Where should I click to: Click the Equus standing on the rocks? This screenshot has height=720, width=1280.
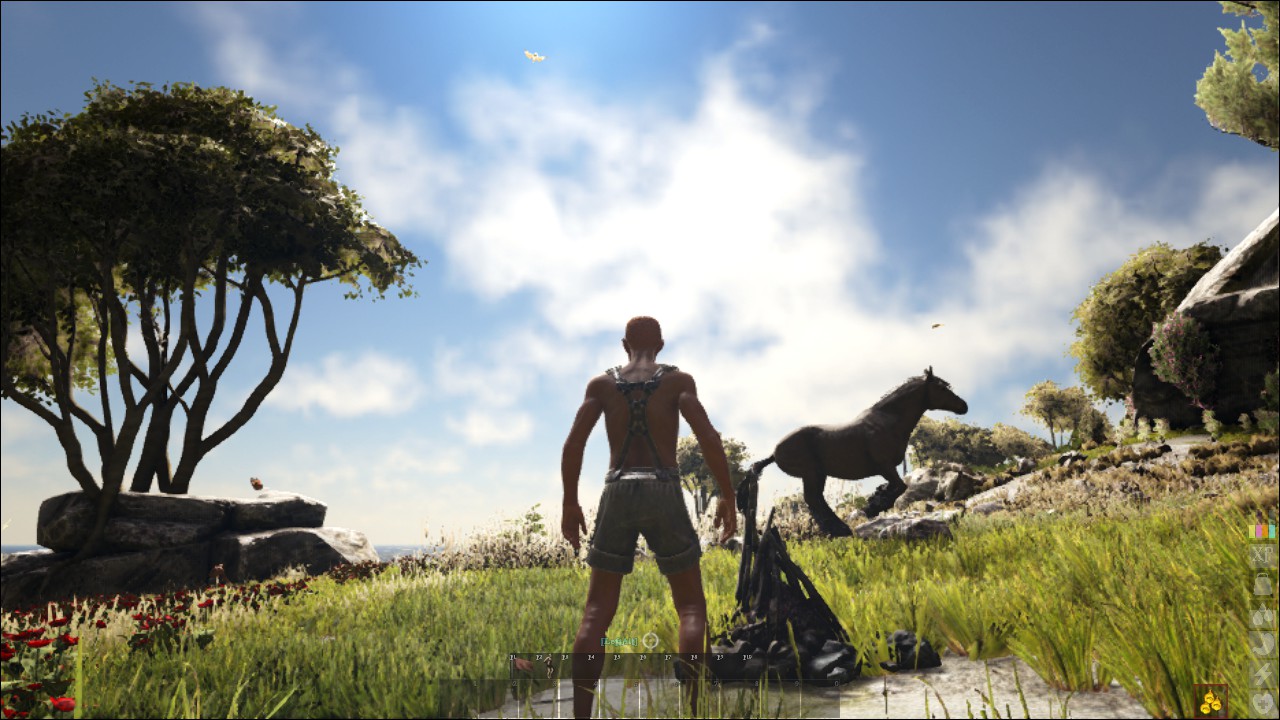880,440
